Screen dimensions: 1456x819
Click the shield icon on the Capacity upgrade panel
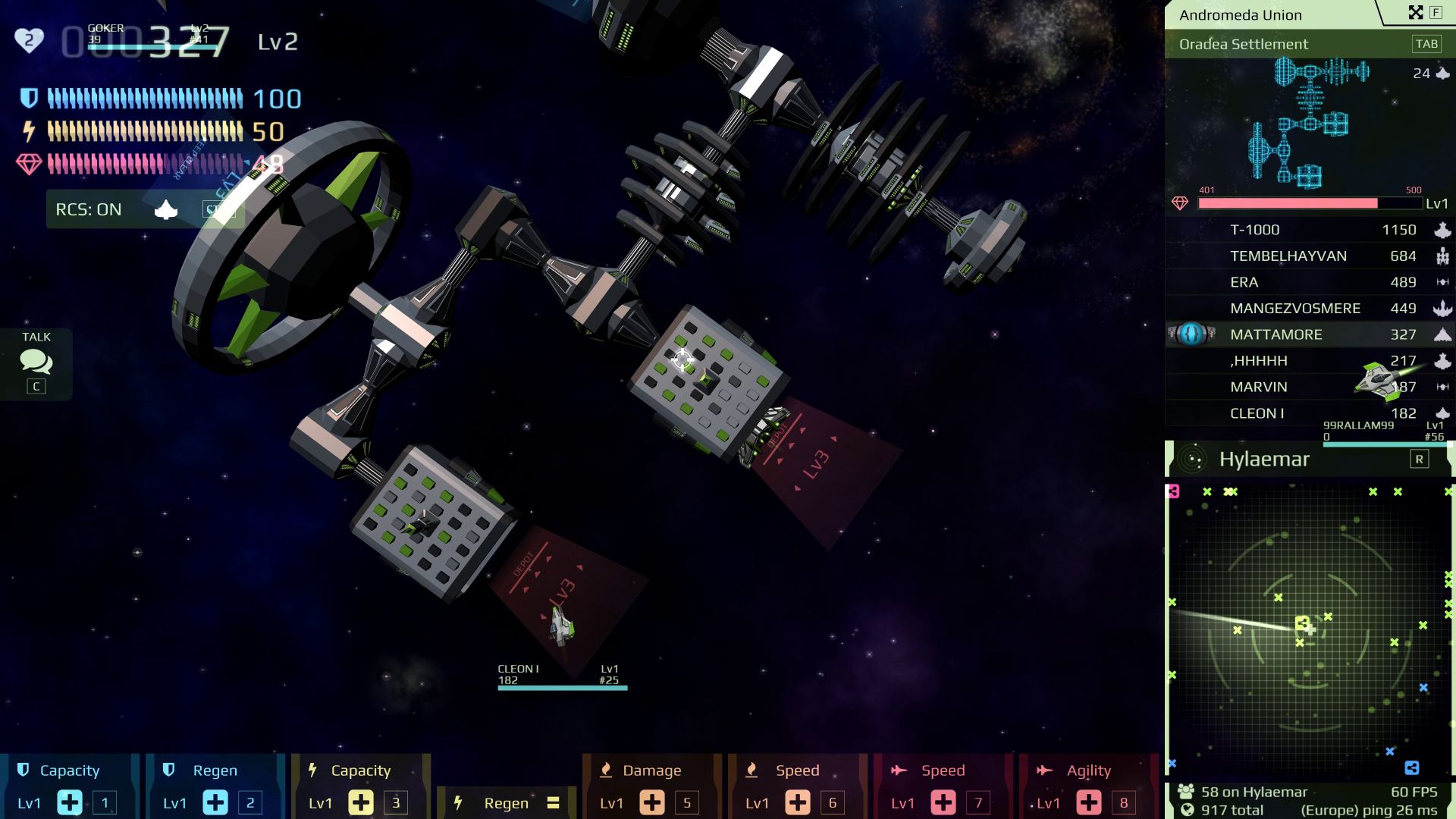(x=24, y=770)
